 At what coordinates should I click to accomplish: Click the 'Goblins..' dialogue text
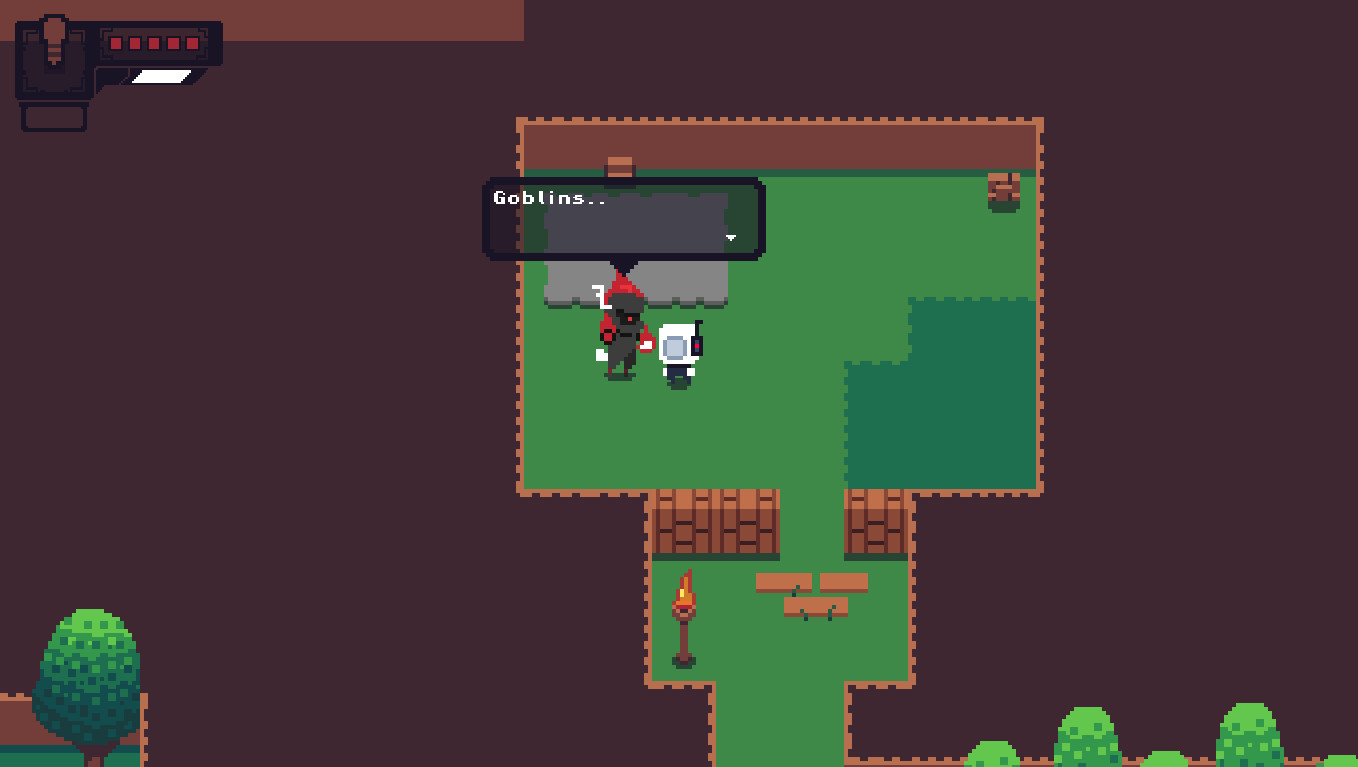(546, 198)
